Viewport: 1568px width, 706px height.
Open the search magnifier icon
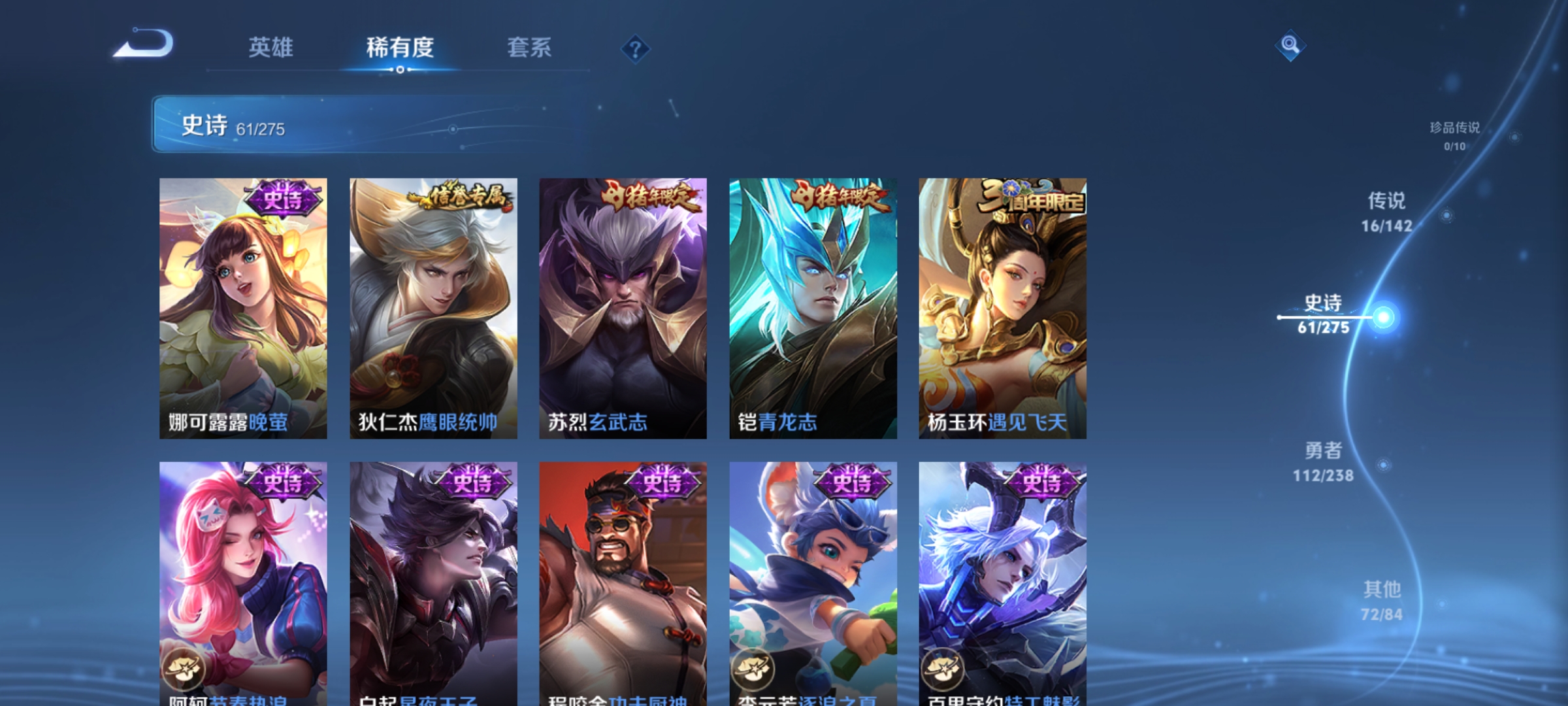(x=1290, y=46)
